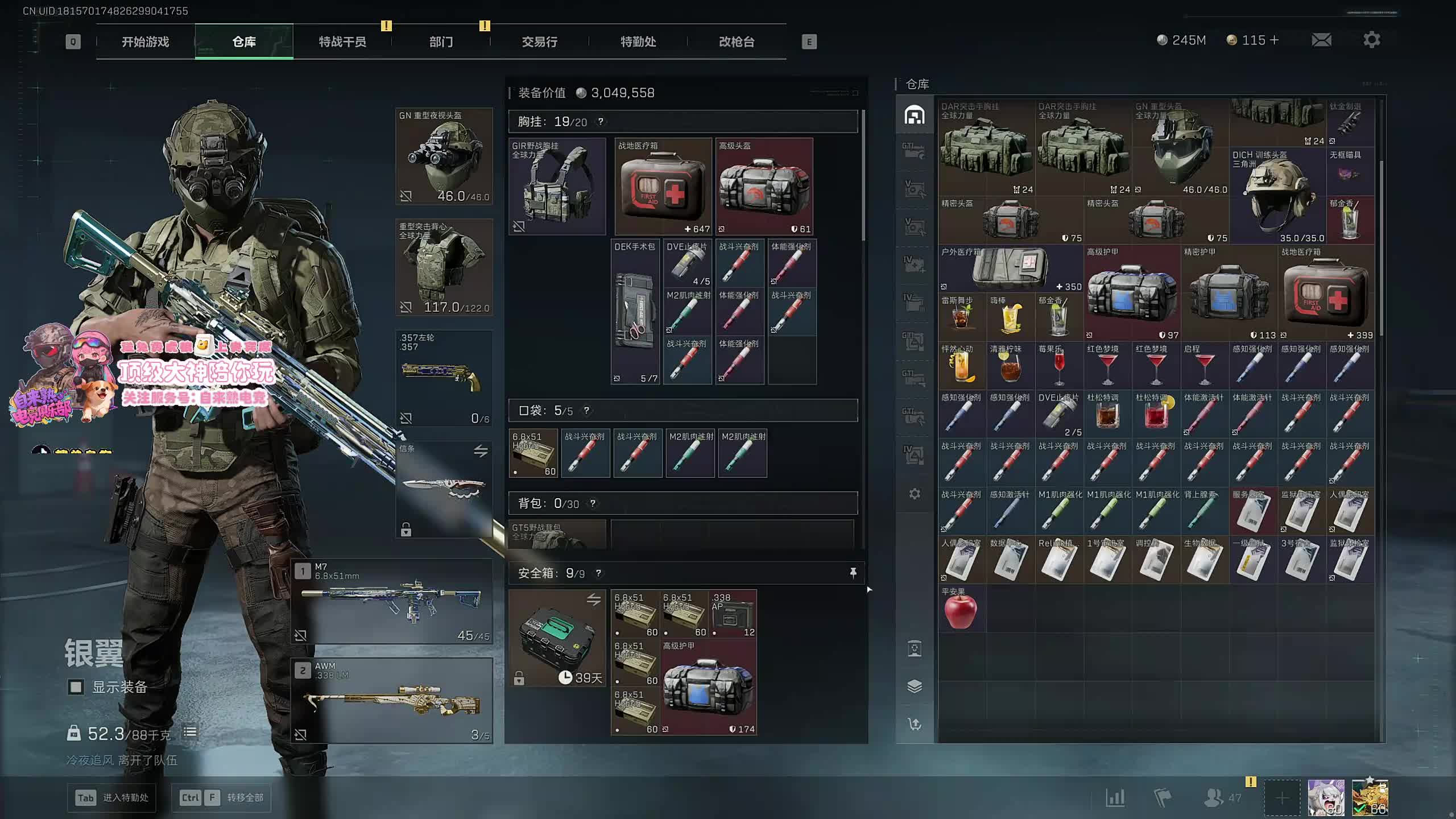Image resolution: width=1456 pixels, height=819 pixels.
Task: Choose the AWM sniper rifle slot
Action: tap(392, 701)
